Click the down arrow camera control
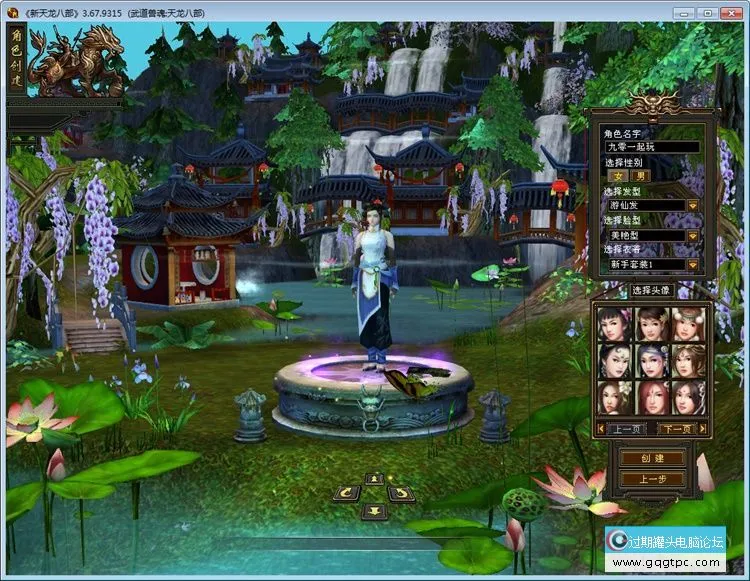The height and width of the screenshot is (581, 750). coord(374,511)
